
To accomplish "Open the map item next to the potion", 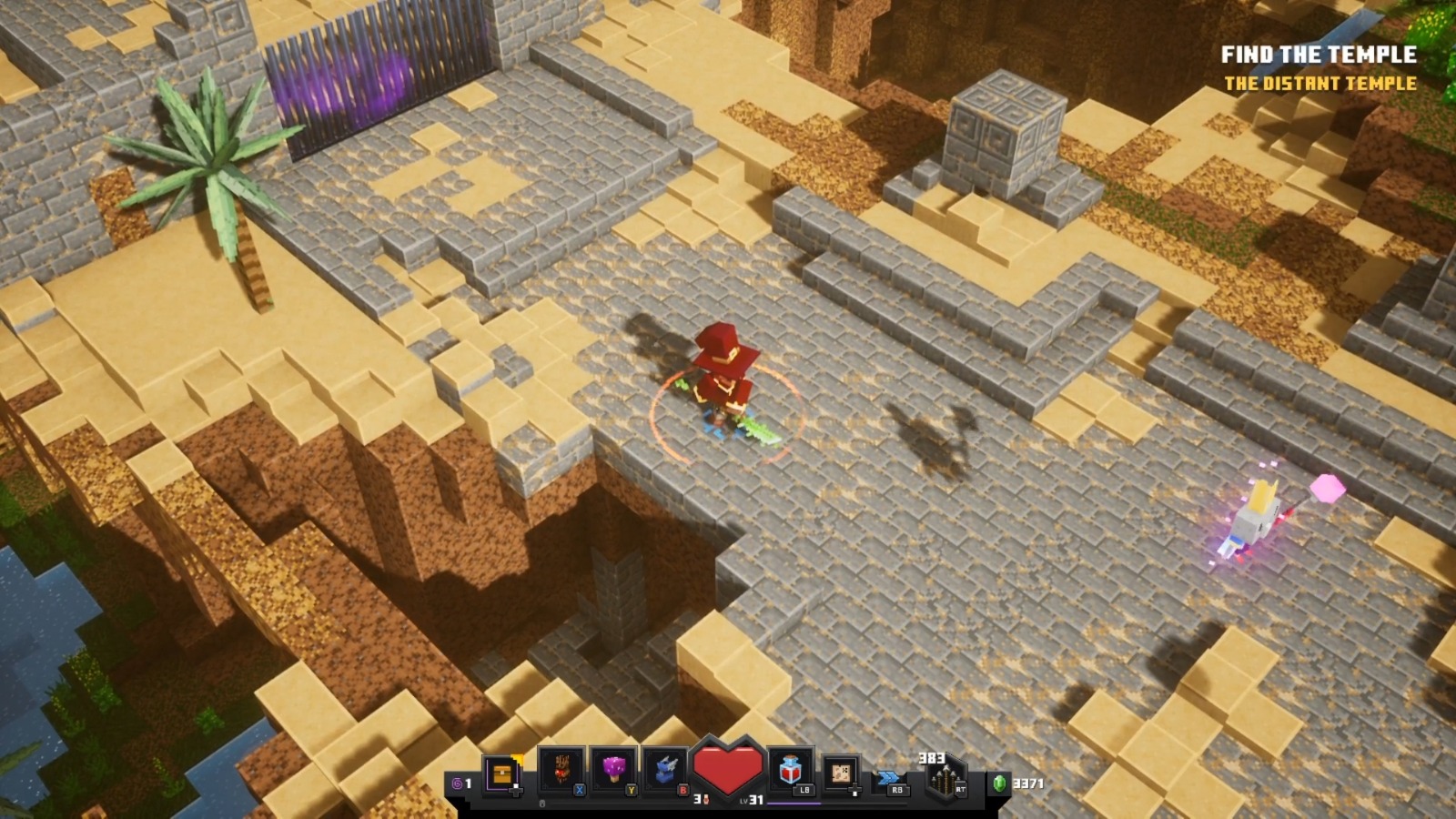I will tap(839, 773).
